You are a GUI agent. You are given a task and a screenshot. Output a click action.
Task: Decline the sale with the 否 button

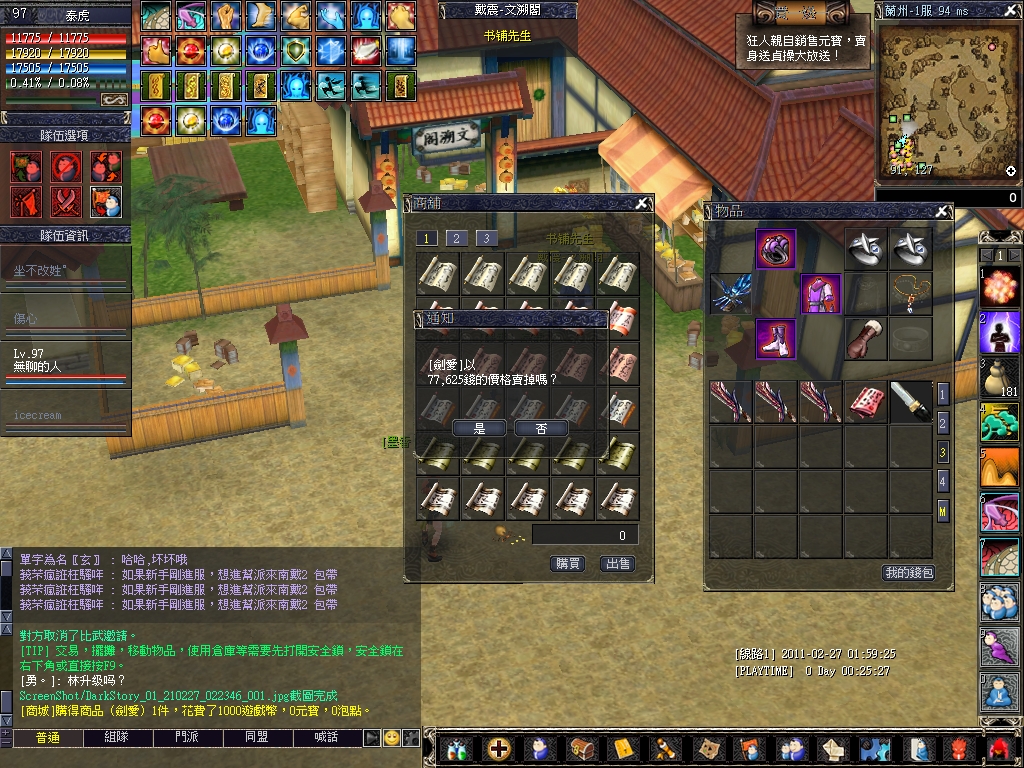(x=541, y=428)
